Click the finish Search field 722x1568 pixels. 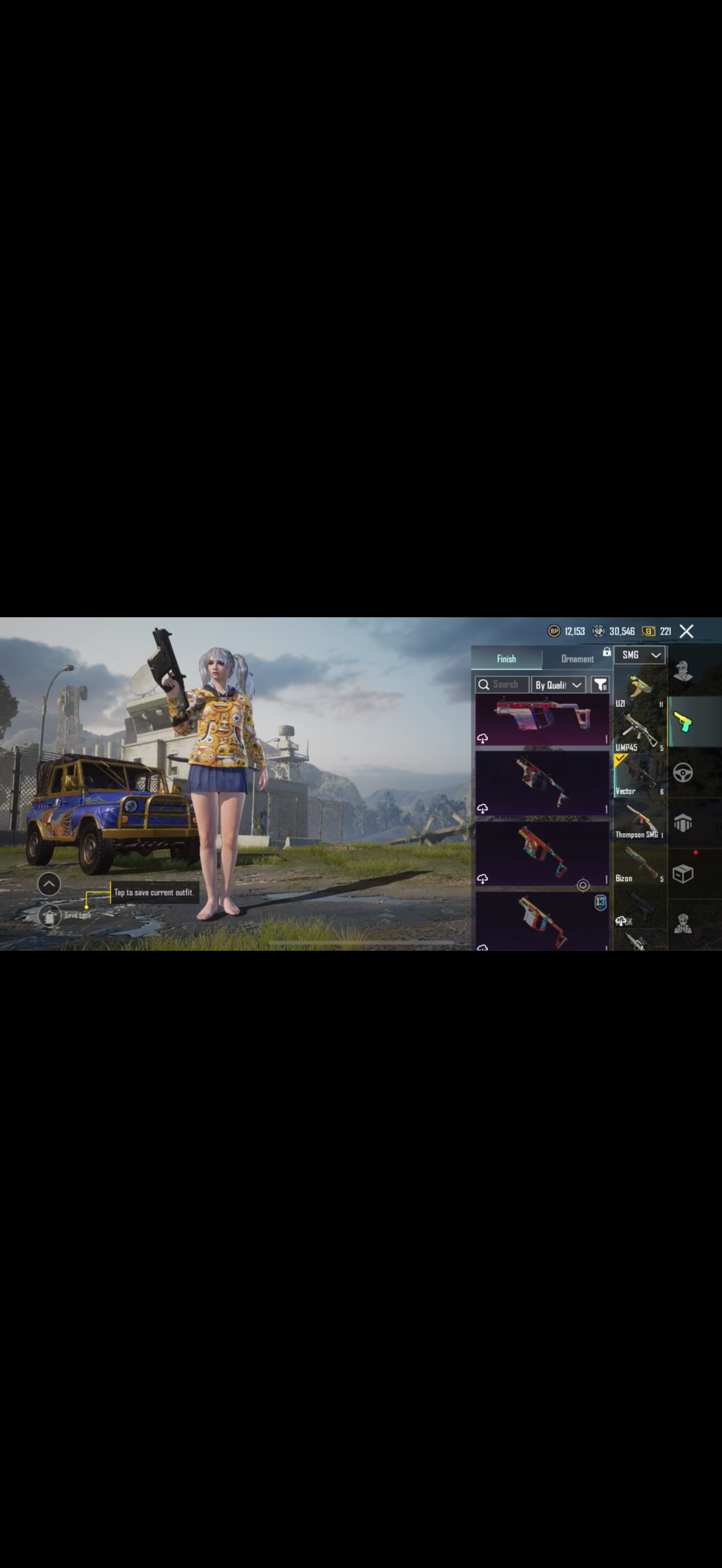pyautogui.click(x=502, y=685)
